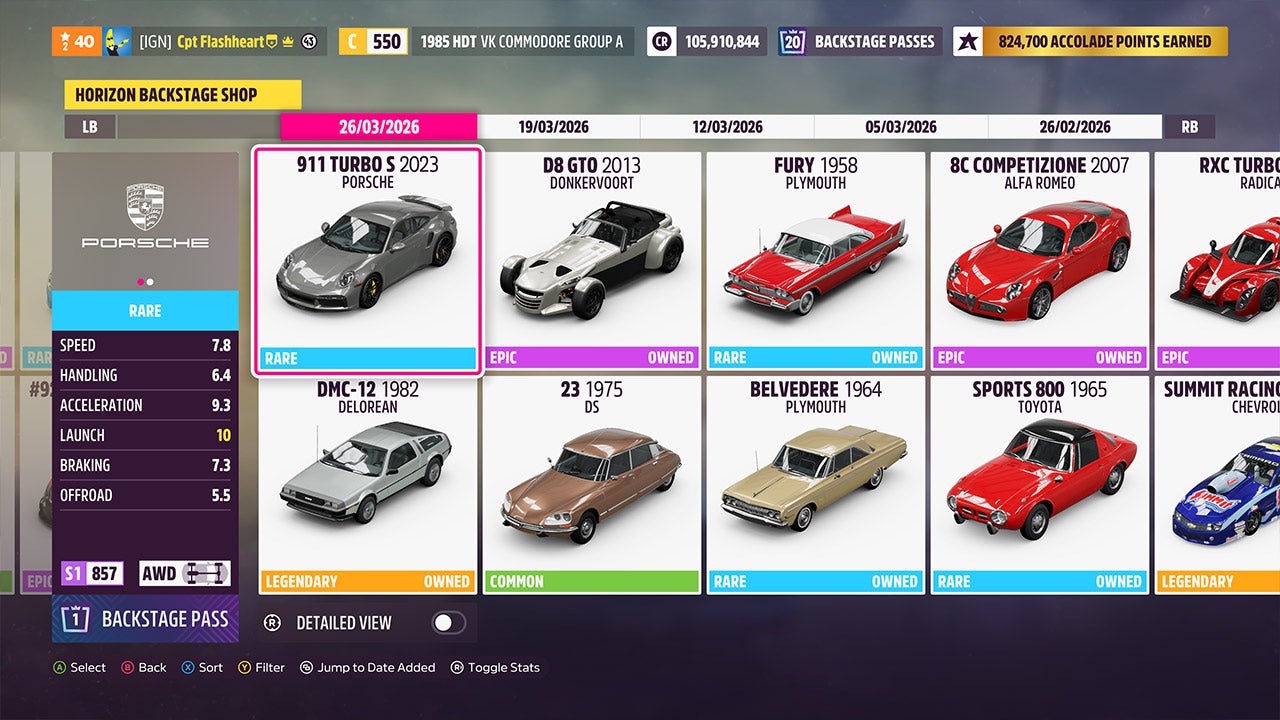Open the 19/03/2026 date tab
The height and width of the screenshot is (720, 1280).
pos(553,127)
